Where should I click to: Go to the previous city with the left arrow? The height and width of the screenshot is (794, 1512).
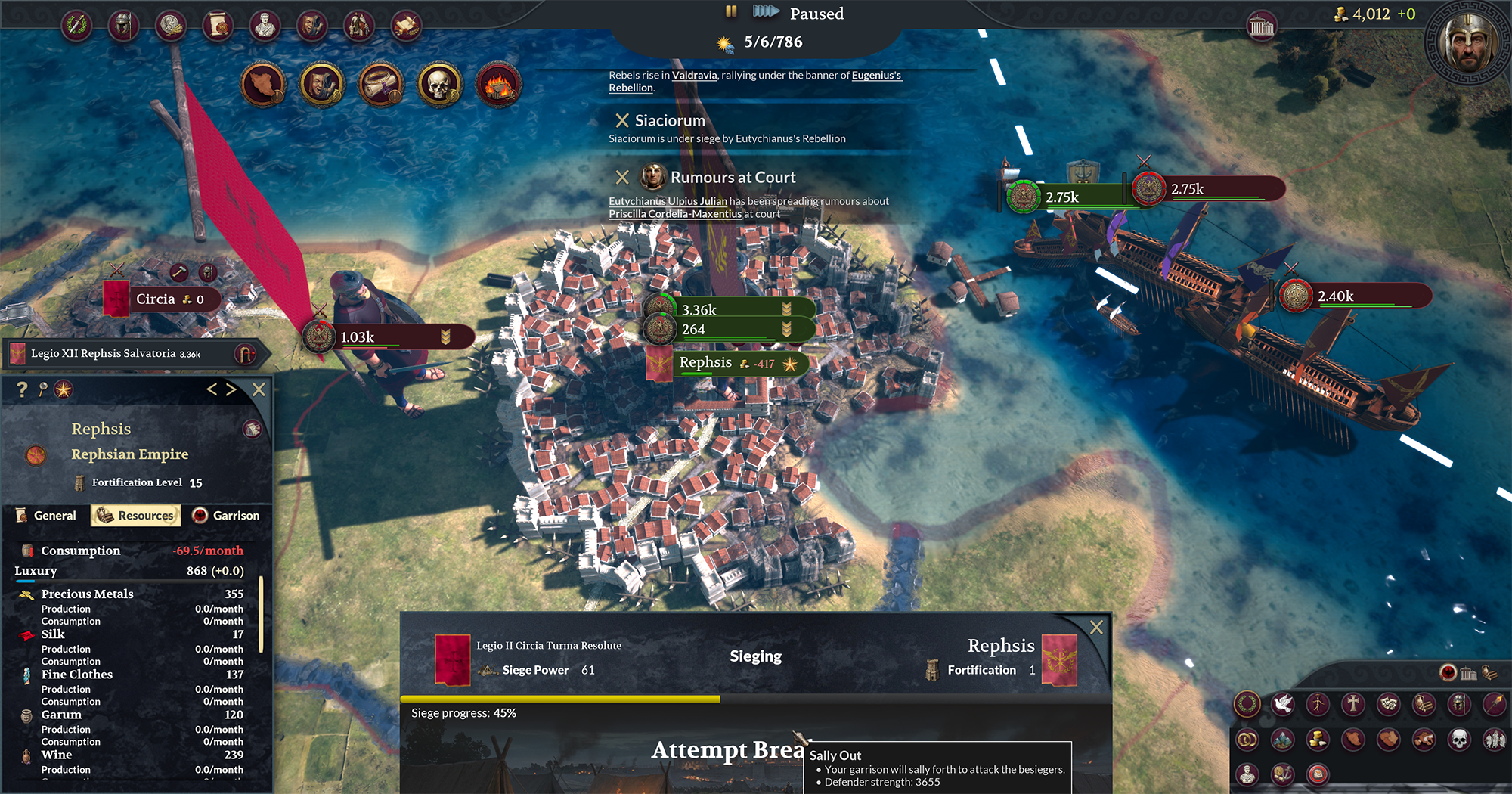pyautogui.click(x=212, y=389)
